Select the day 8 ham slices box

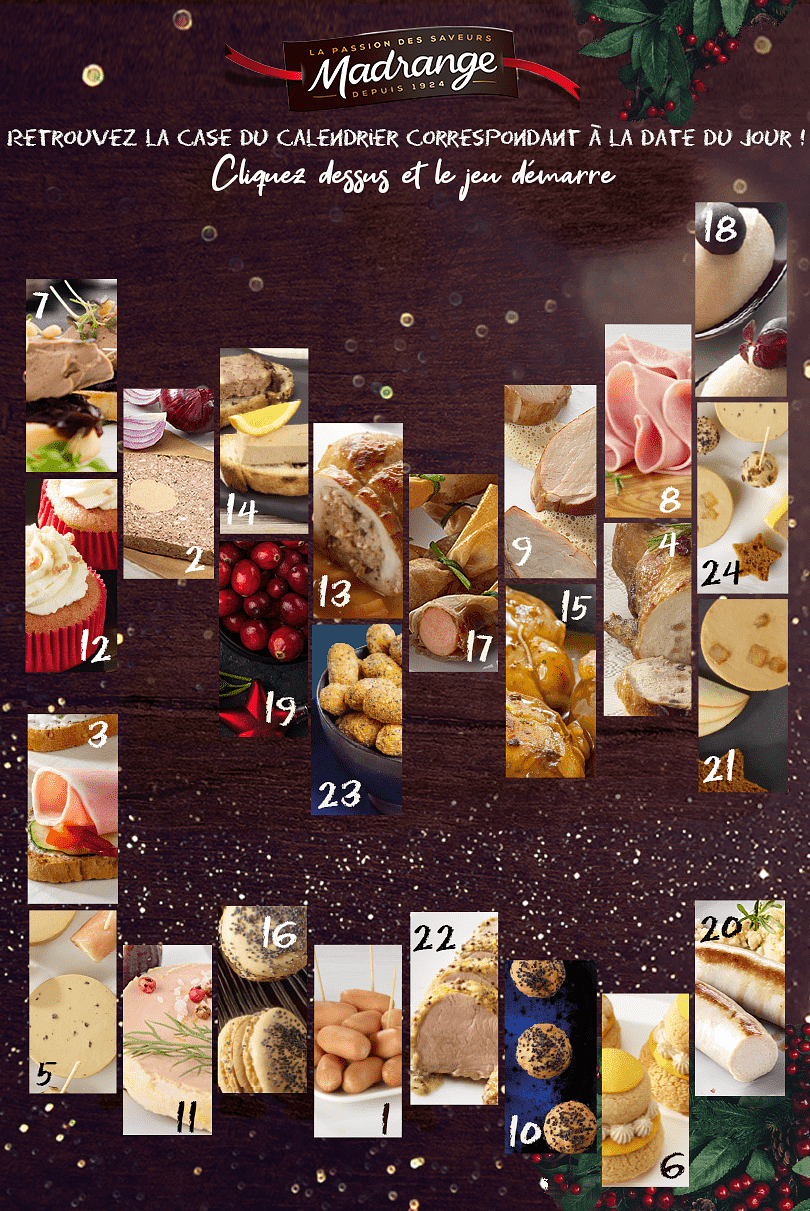(648, 420)
